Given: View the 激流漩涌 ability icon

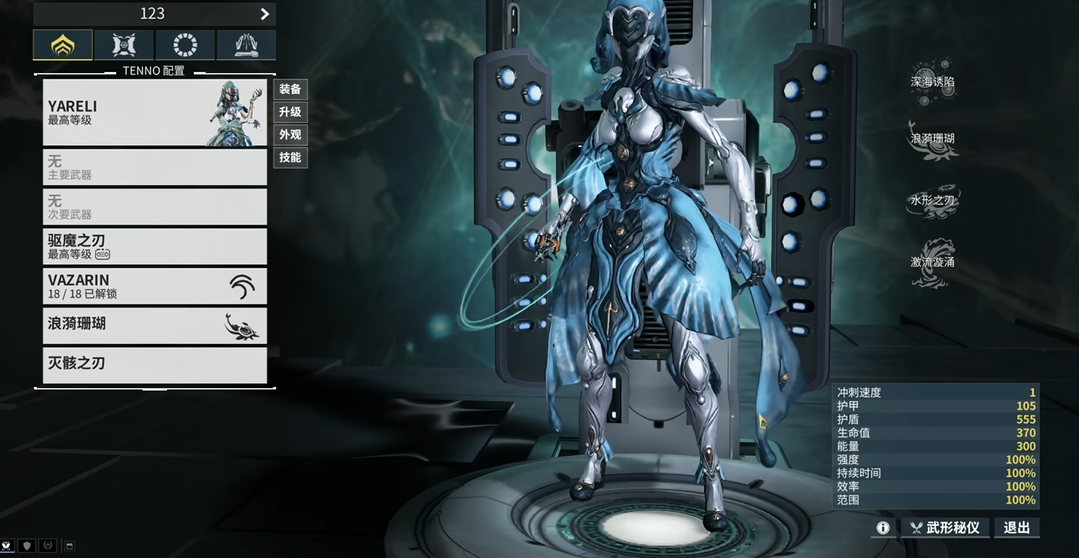Looking at the screenshot, I should [932, 264].
